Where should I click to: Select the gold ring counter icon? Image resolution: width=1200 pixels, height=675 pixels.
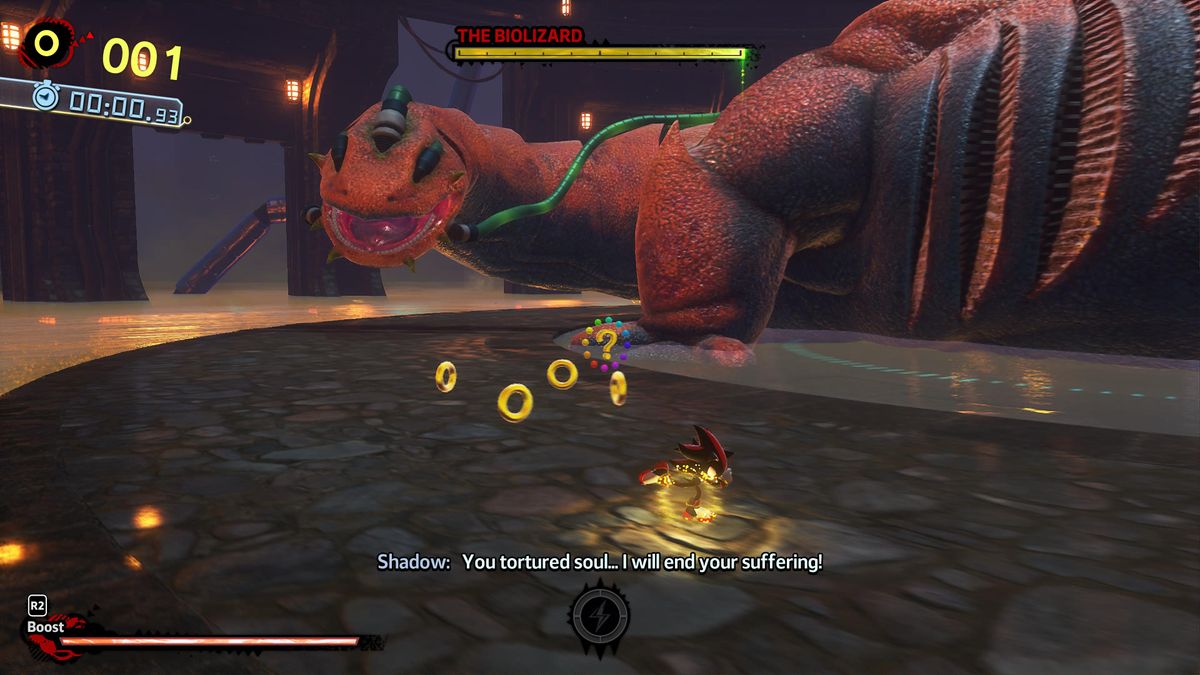[47, 43]
